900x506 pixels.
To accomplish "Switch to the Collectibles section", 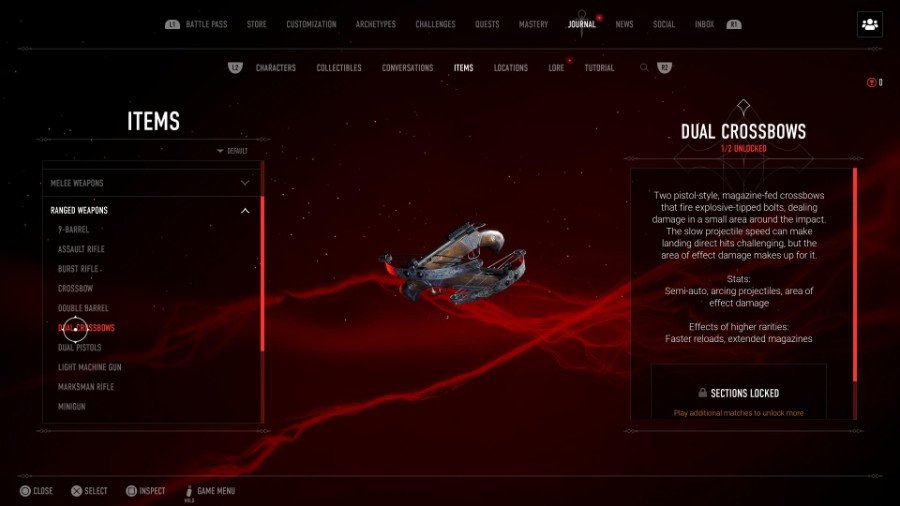I will pos(339,68).
